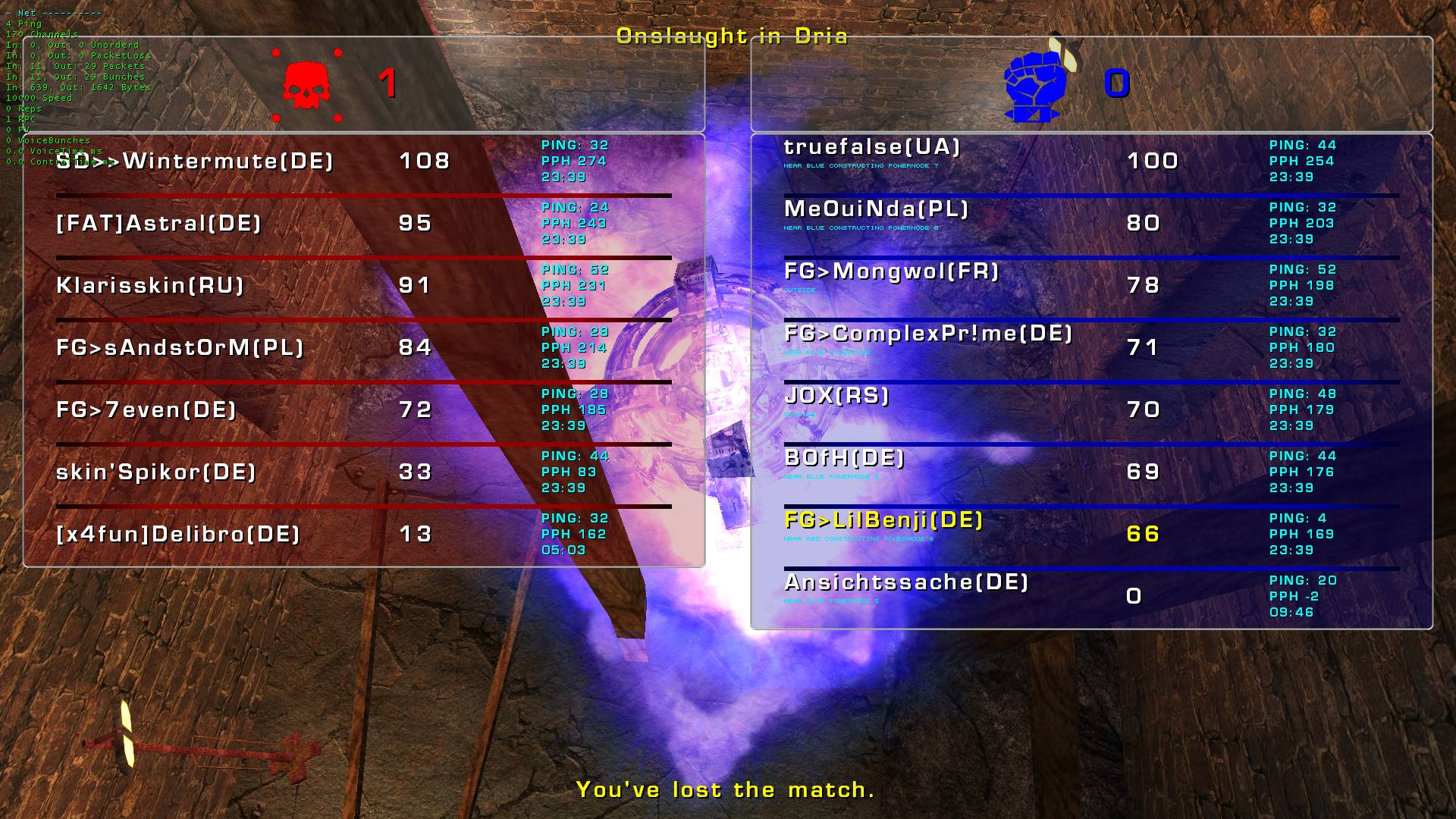
Task: Choose FG>Mongwol(FR) in the scoreboard
Action: [x=891, y=271]
